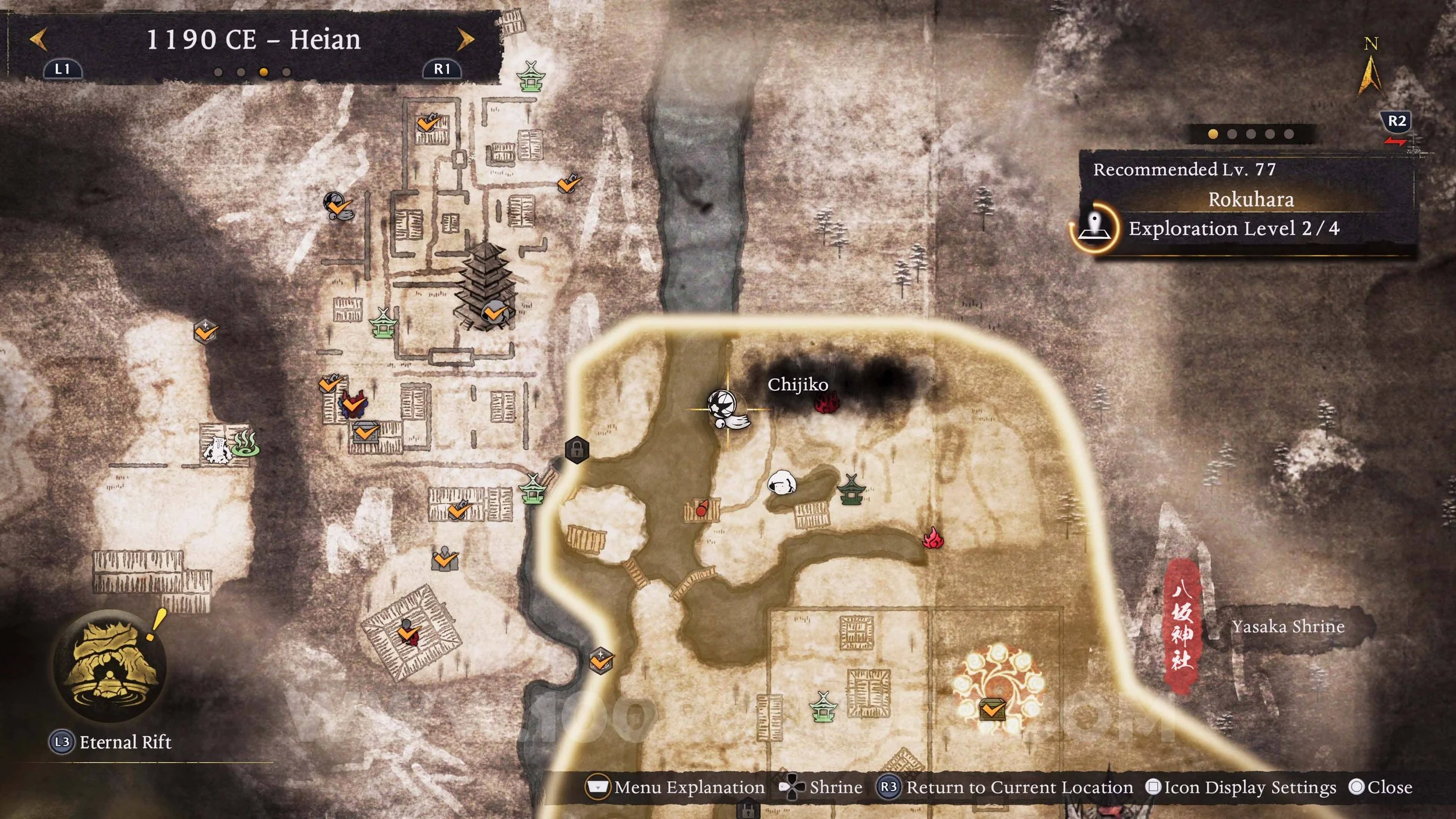Image resolution: width=1456 pixels, height=819 pixels.
Task: Select the Close option in the bottom bar
Action: (1381, 788)
